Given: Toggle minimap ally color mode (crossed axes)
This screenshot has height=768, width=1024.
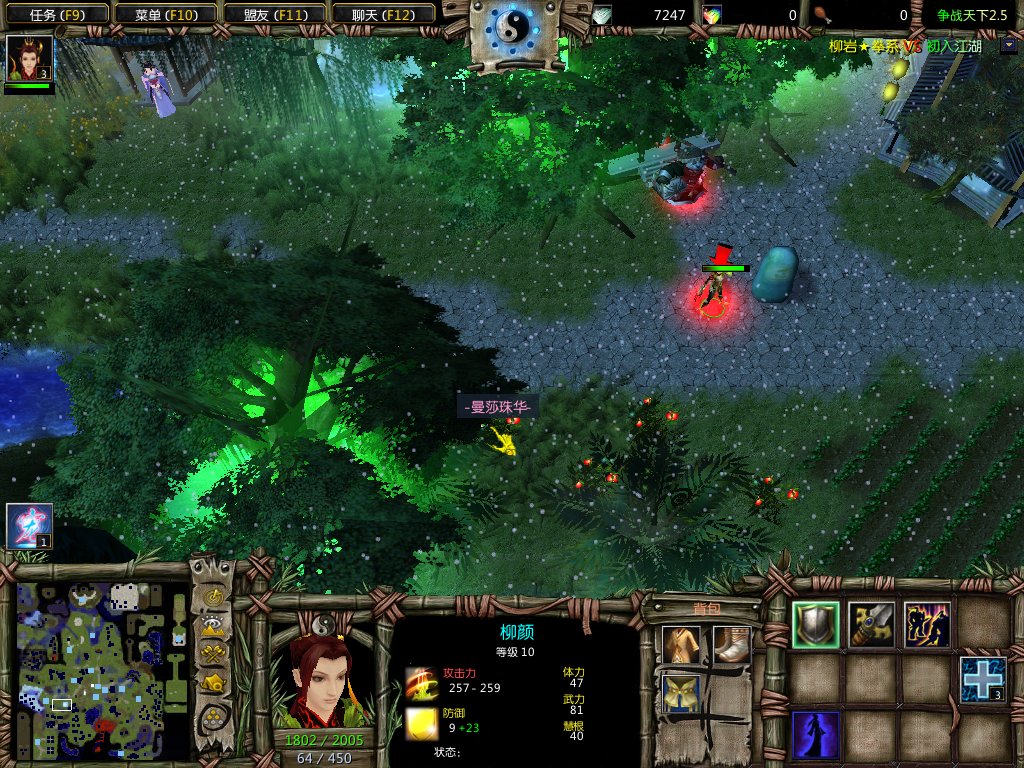Looking at the screenshot, I should tap(212, 655).
